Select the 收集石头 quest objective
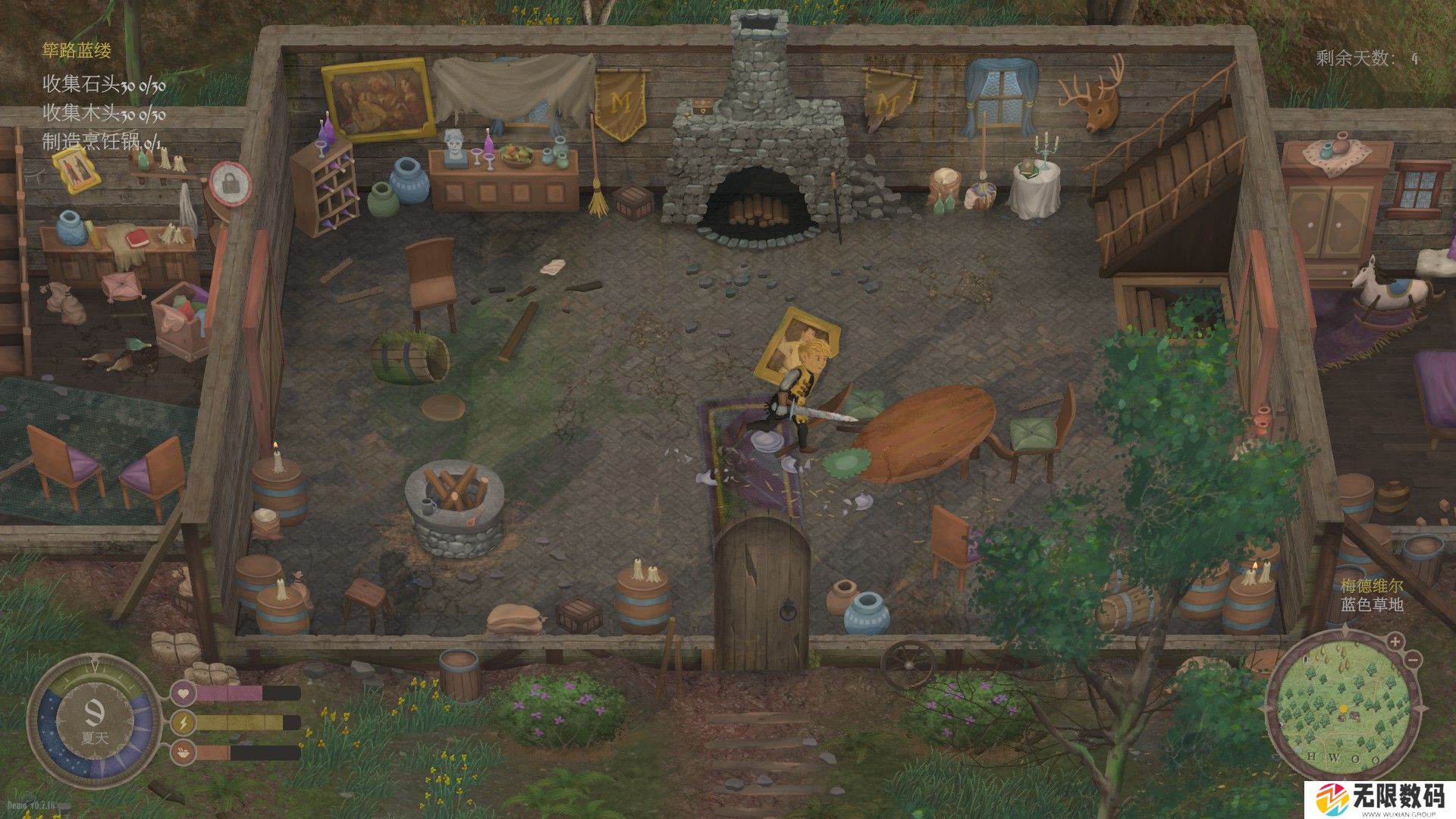 click(104, 84)
